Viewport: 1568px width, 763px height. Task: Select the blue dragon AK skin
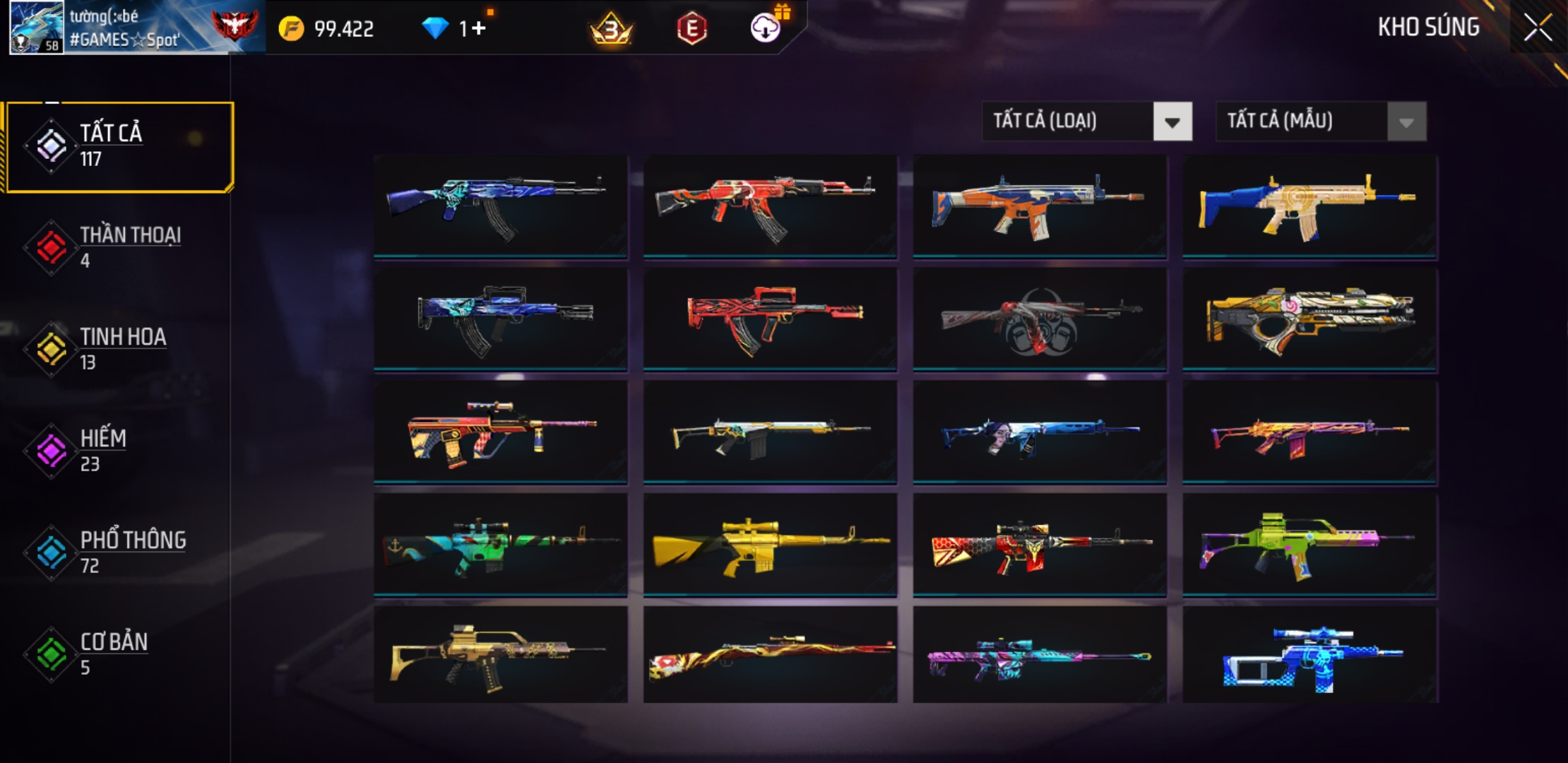tap(500, 206)
